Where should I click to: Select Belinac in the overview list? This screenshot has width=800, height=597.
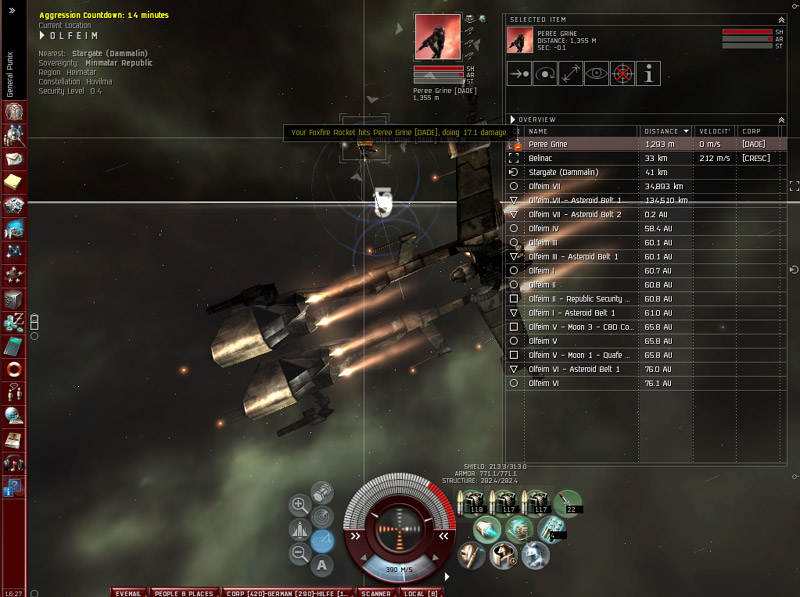[540, 158]
